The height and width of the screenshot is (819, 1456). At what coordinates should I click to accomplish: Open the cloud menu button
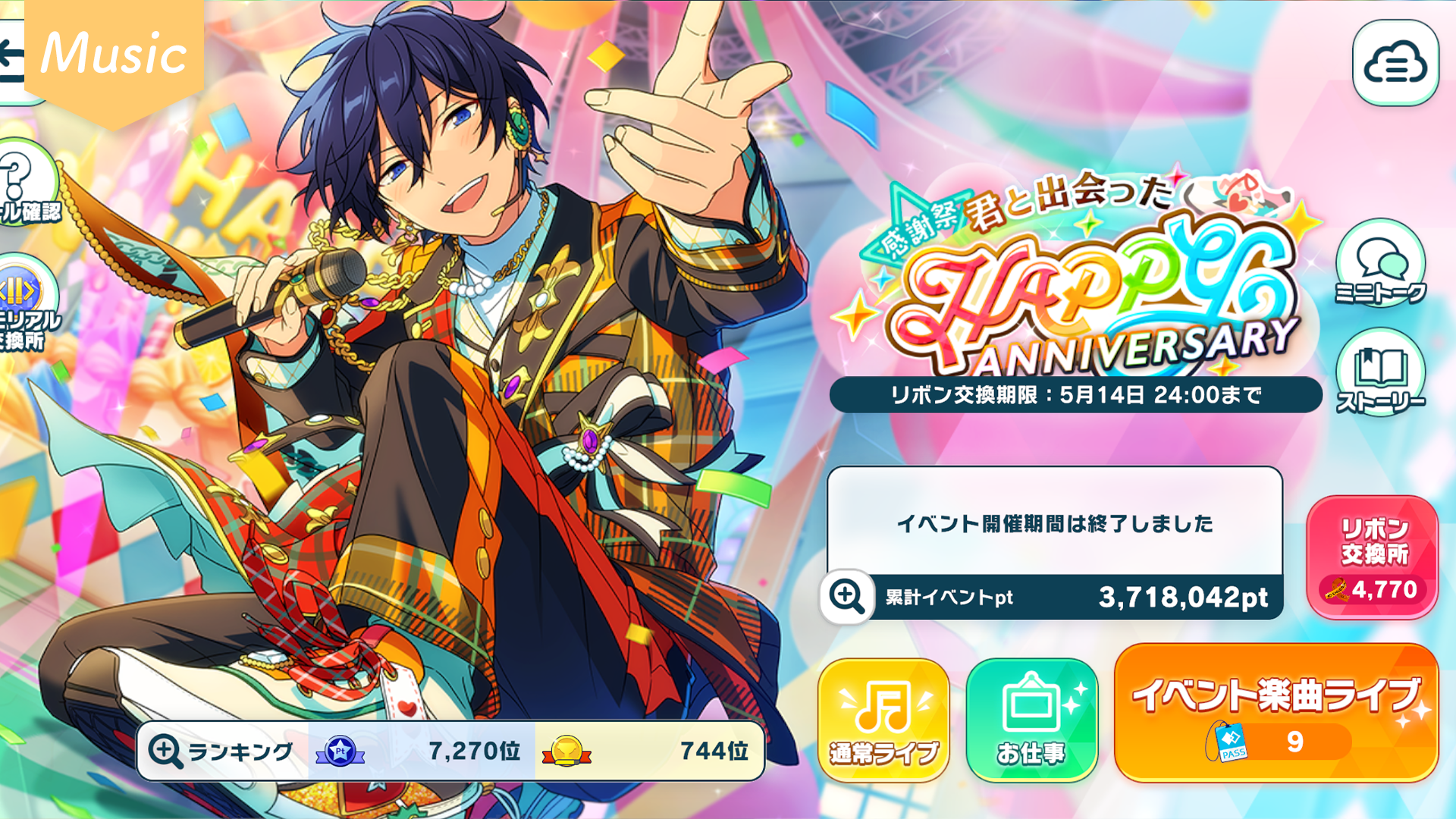pos(1395,64)
